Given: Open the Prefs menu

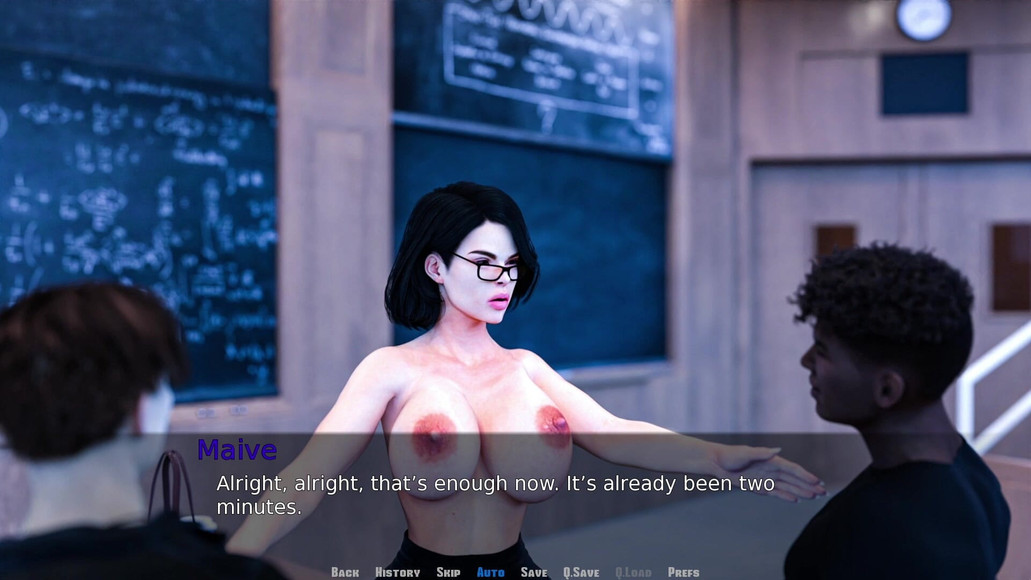Looking at the screenshot, I should coord(684,572).
